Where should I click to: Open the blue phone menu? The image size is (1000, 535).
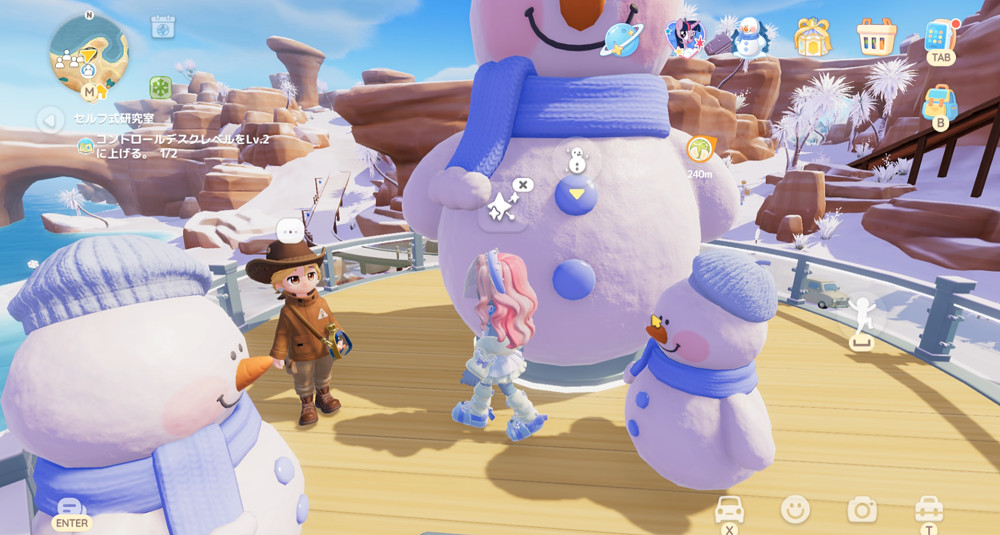coord(940,36)
